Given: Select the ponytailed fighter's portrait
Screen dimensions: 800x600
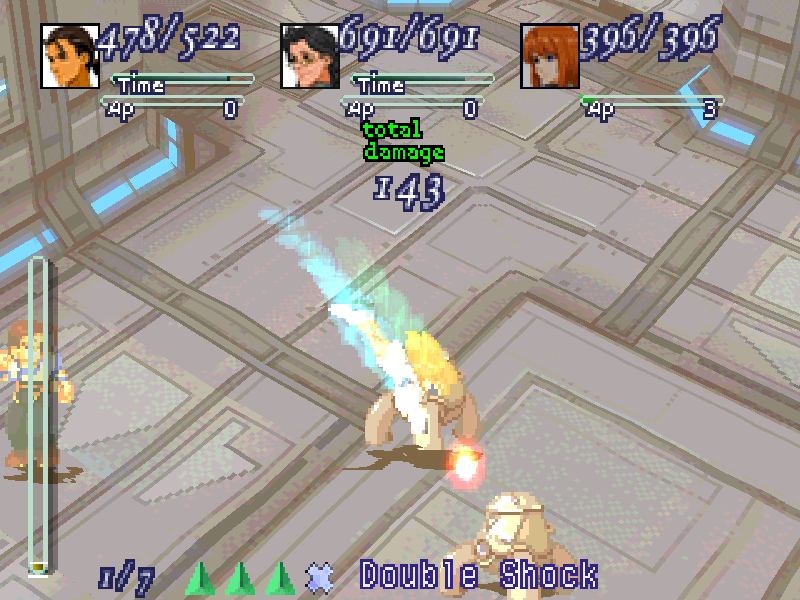Looking at the screenshot, I should point(69,56).
